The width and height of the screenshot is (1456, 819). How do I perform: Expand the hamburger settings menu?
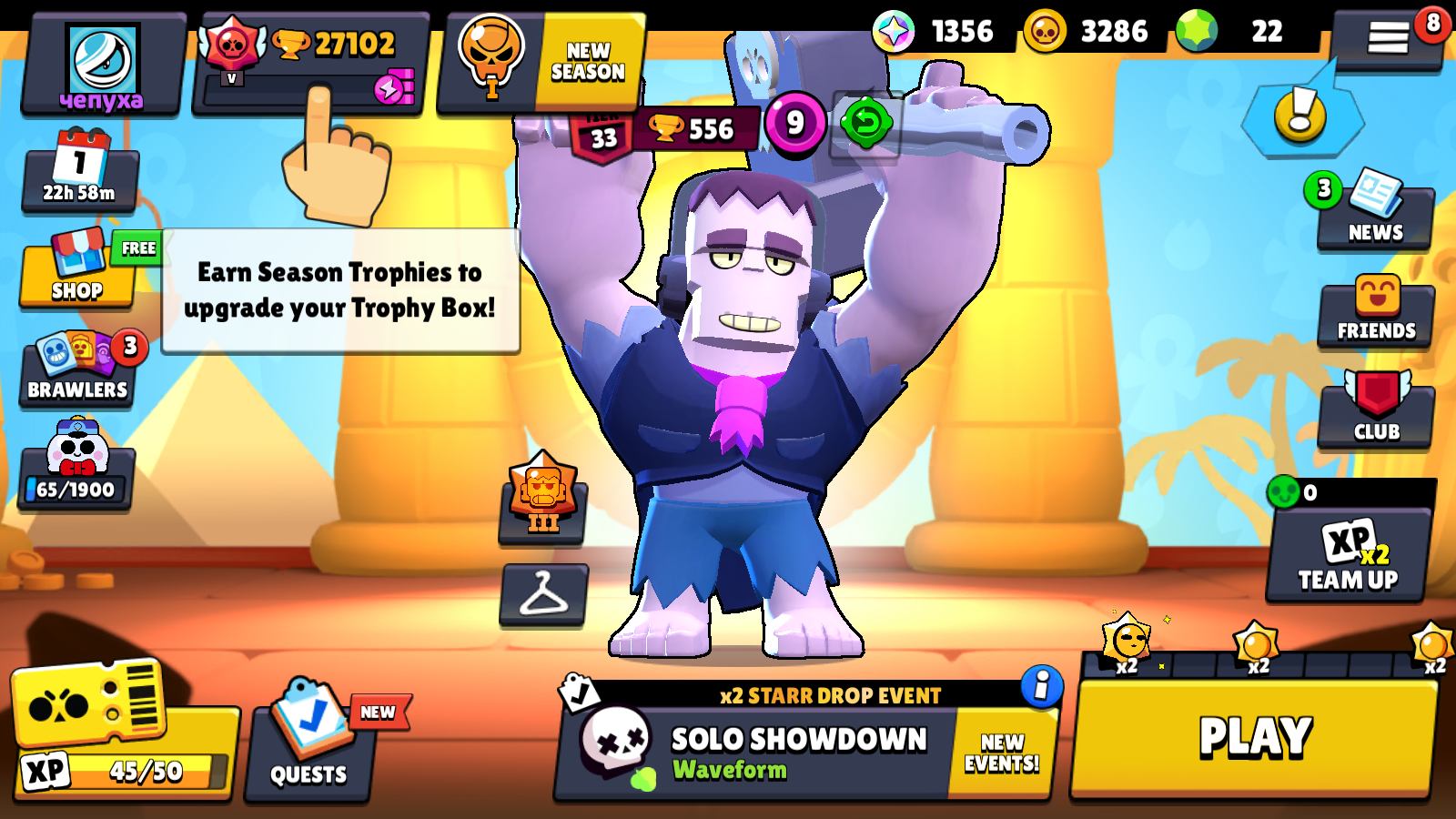(x=1387, y=36)
